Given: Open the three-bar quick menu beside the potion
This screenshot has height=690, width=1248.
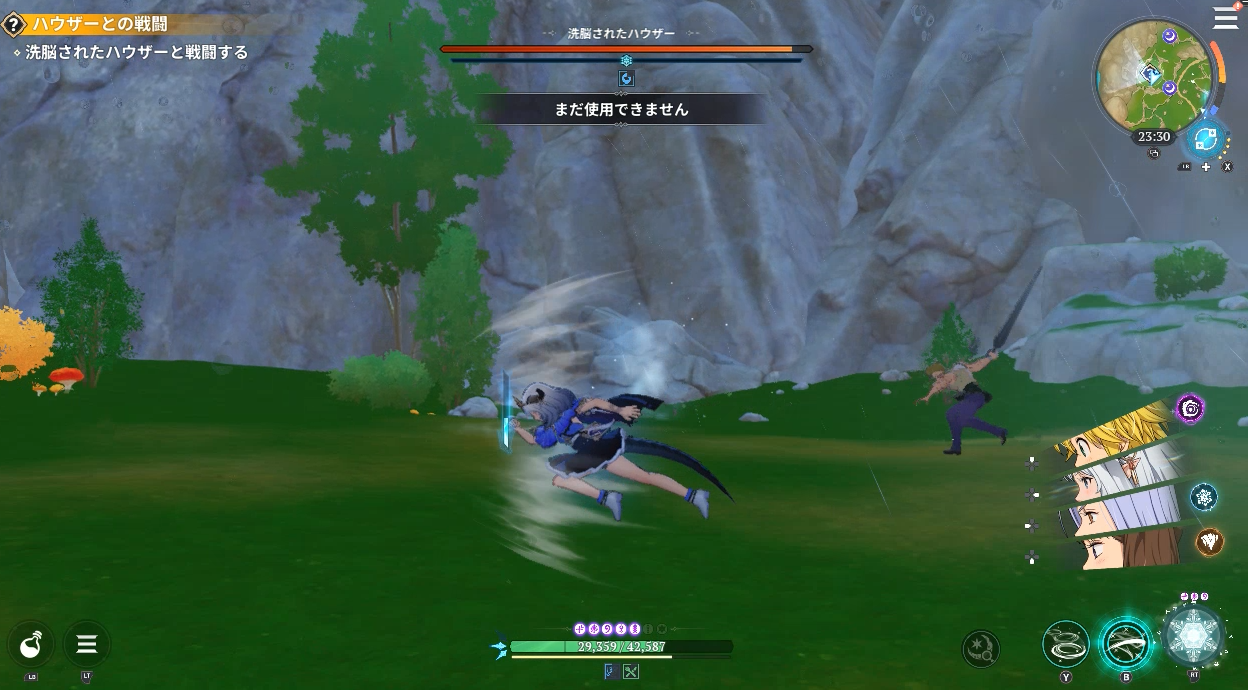Looking at the screenshot, I should click(x=87, y=644).
